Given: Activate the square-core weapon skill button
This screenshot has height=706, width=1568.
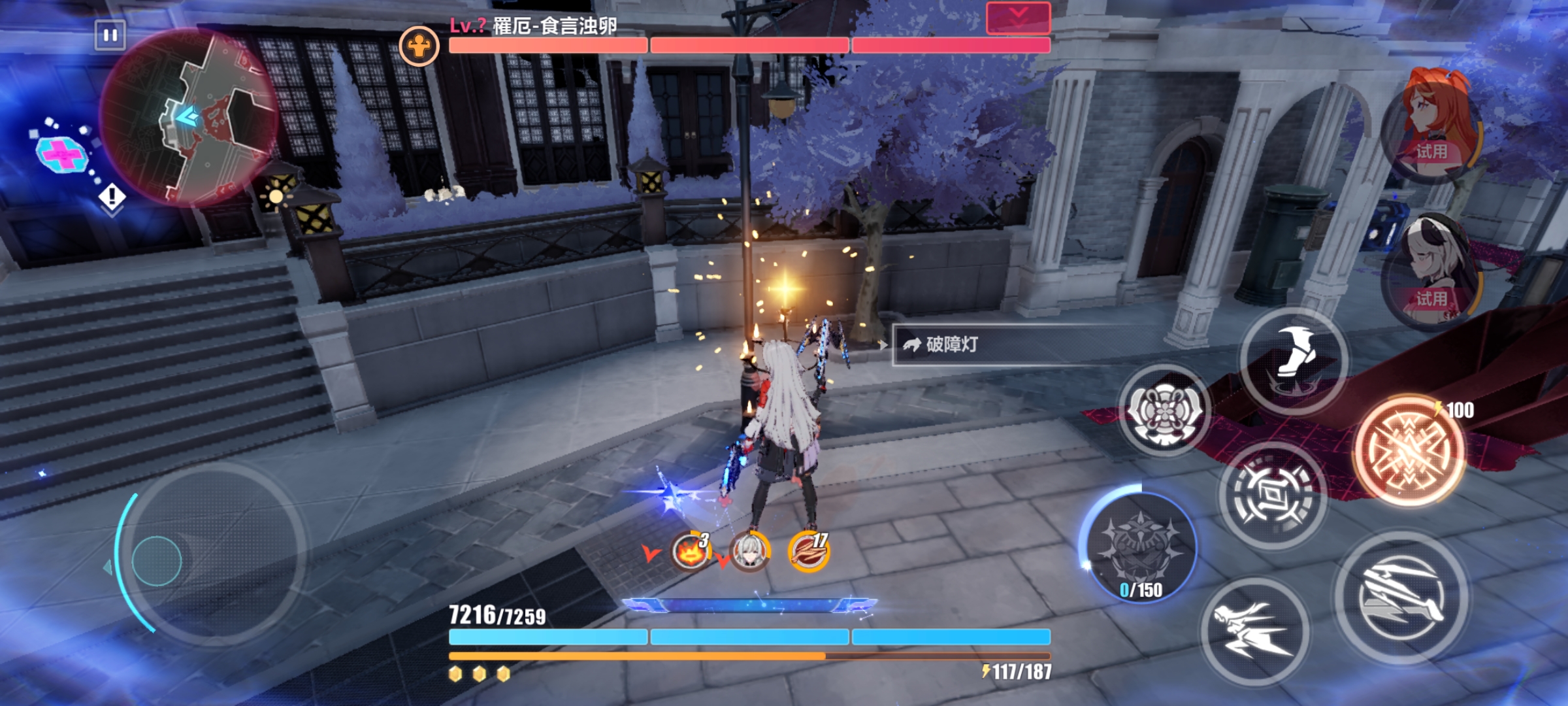Looking at the screenshot, I should coord(1273,495).
